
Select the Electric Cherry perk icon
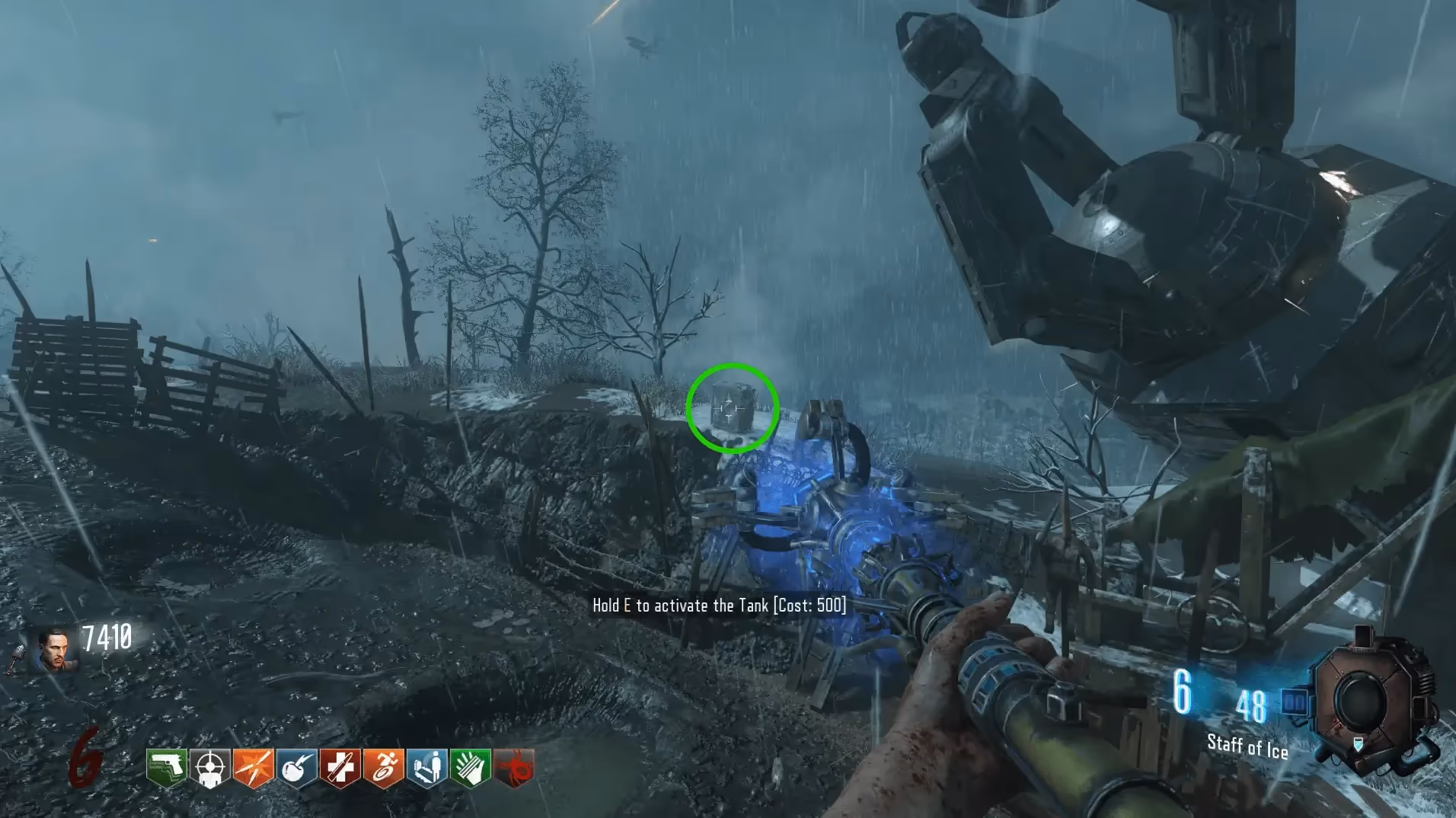coord(296,768)
